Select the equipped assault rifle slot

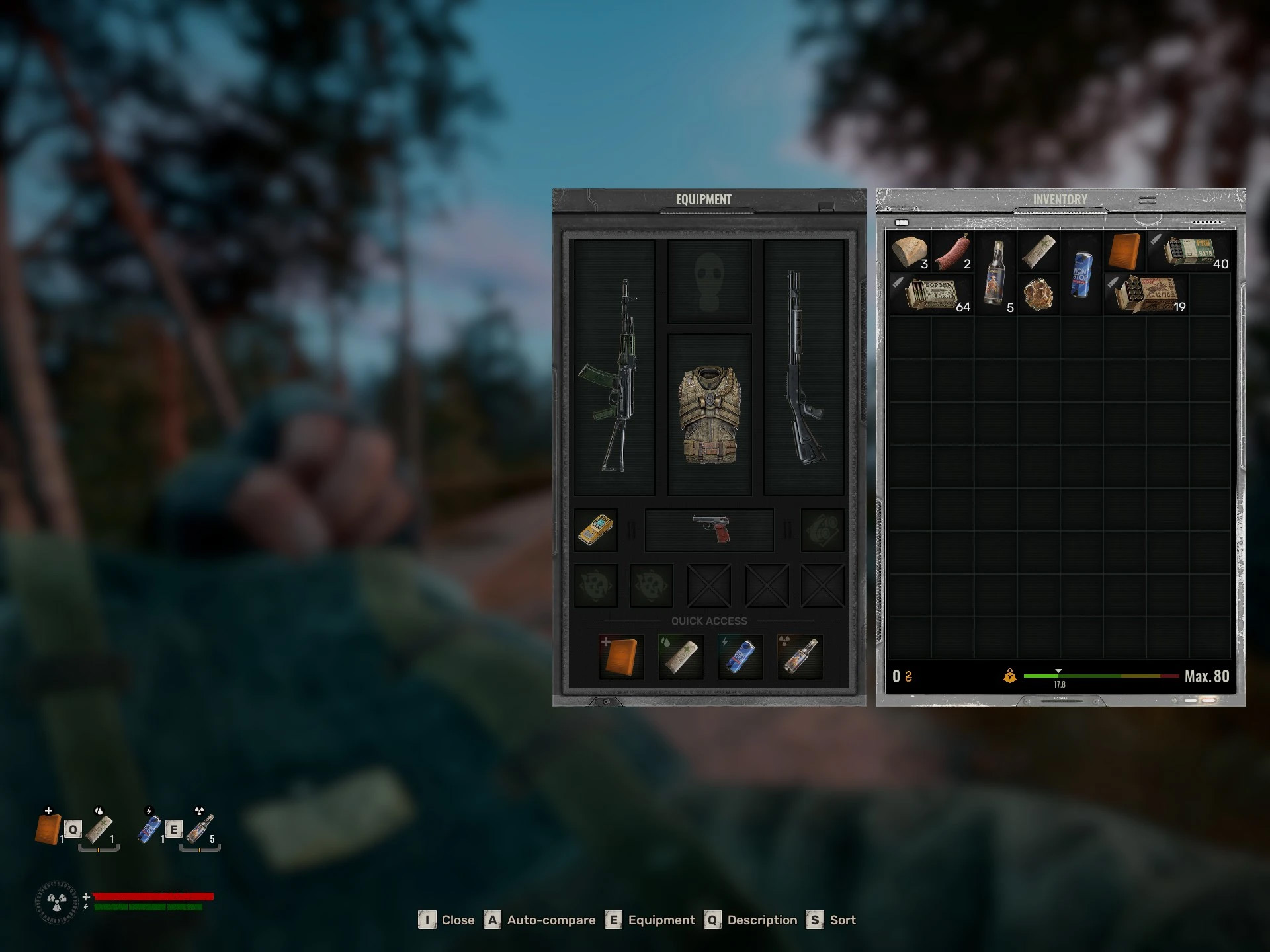coord(614,368)
